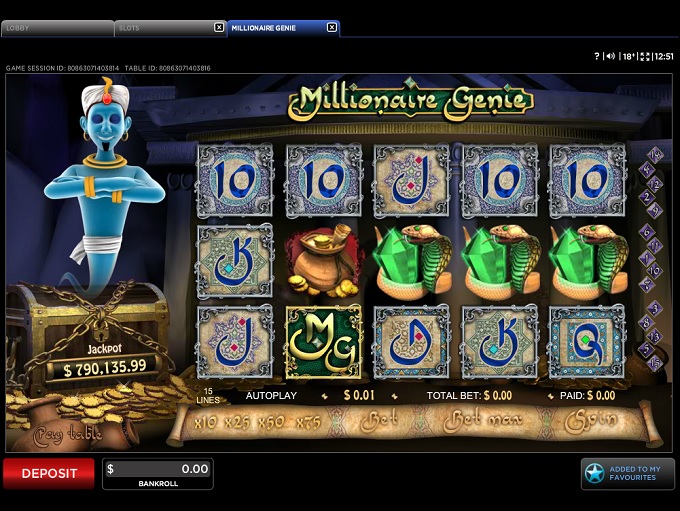Spin the slot reels
Viewport: 680px width, 511px height.
pos(590,421)
